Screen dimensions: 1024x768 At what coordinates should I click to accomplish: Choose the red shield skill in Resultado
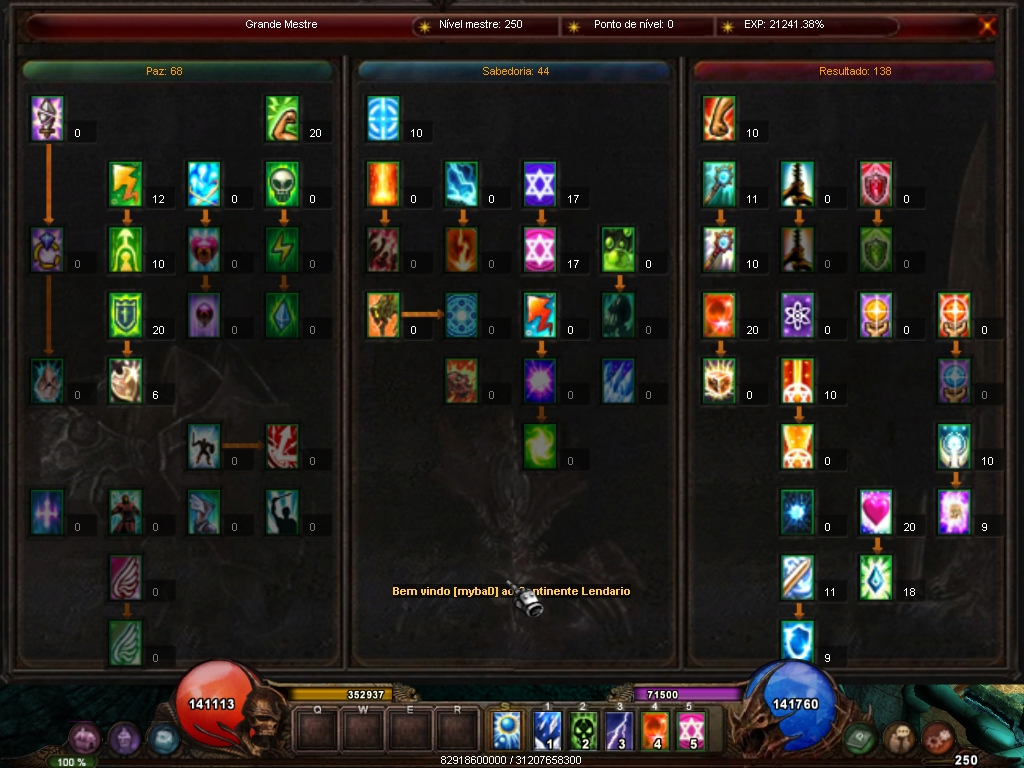click(x=876, y=184)
